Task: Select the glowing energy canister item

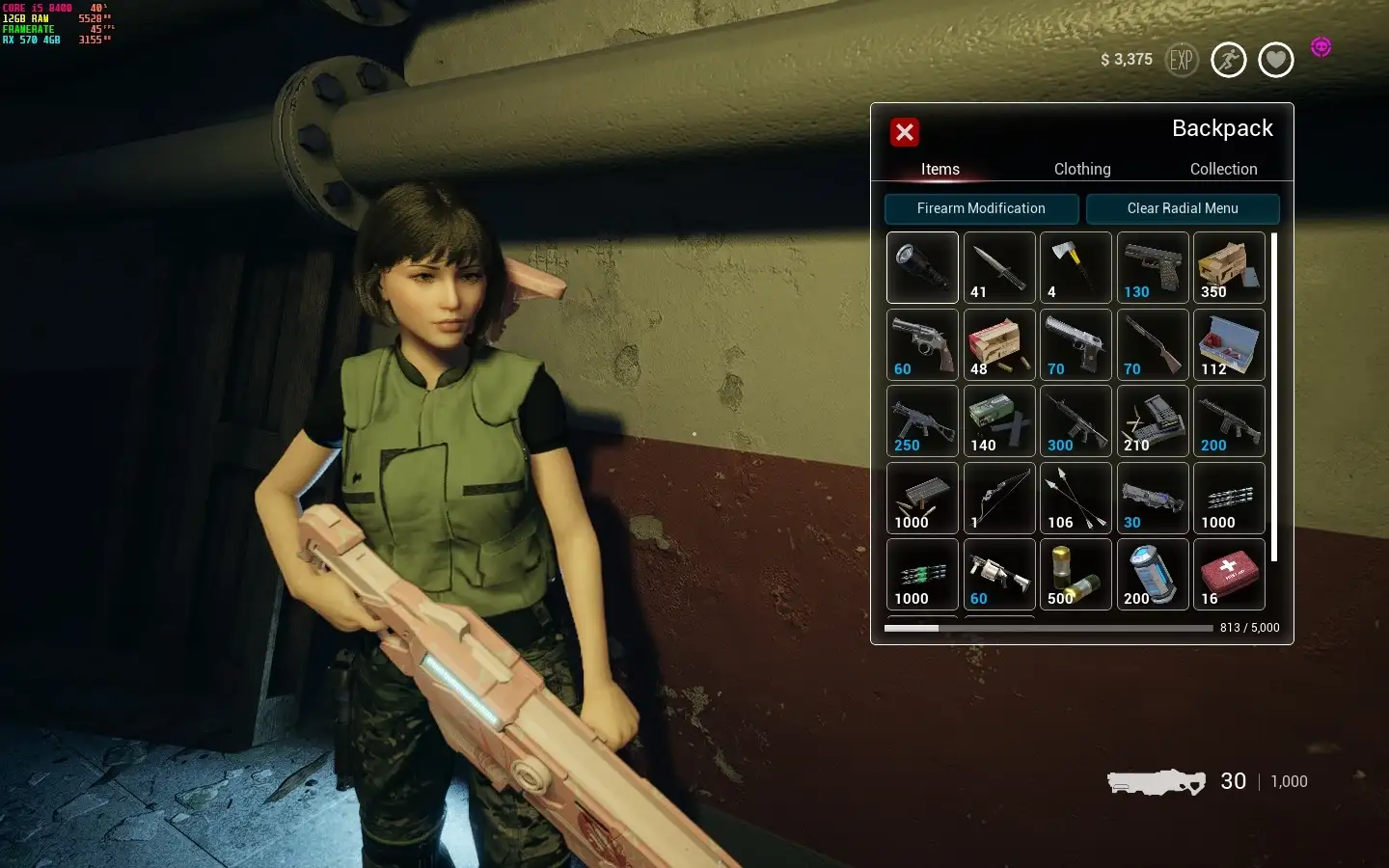Action: (x=1153, y=576)
